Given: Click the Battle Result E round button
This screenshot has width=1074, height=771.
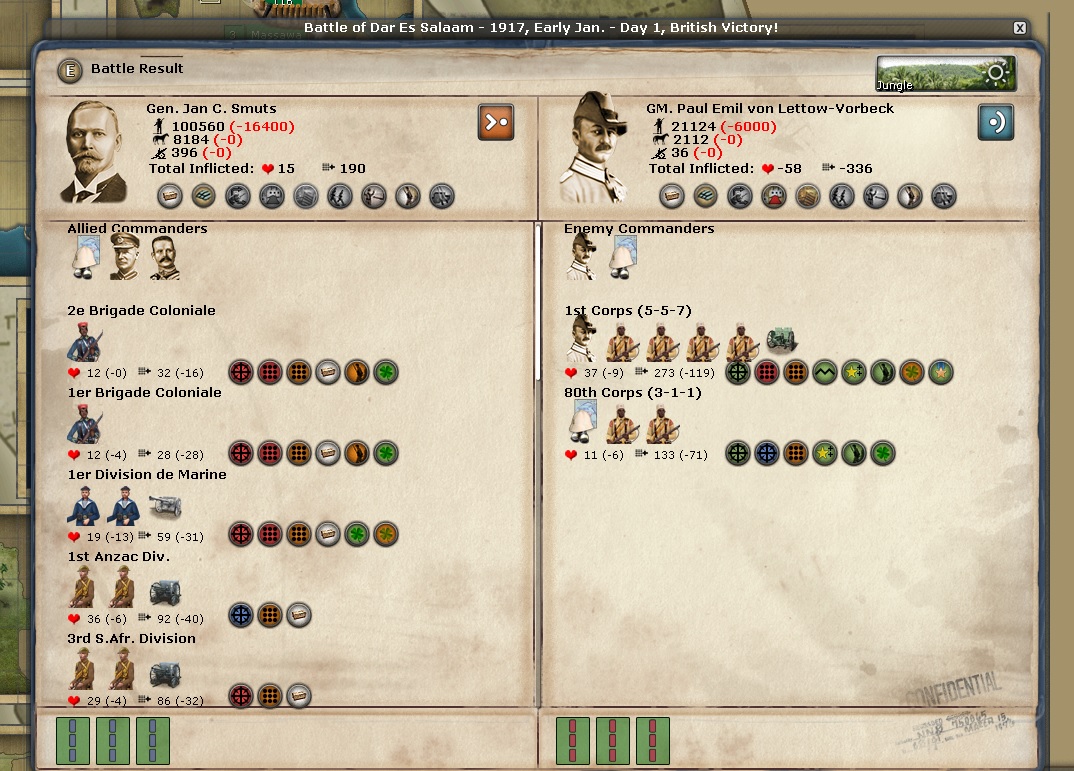Looking at the screenshot, I should tap(70, 70).
